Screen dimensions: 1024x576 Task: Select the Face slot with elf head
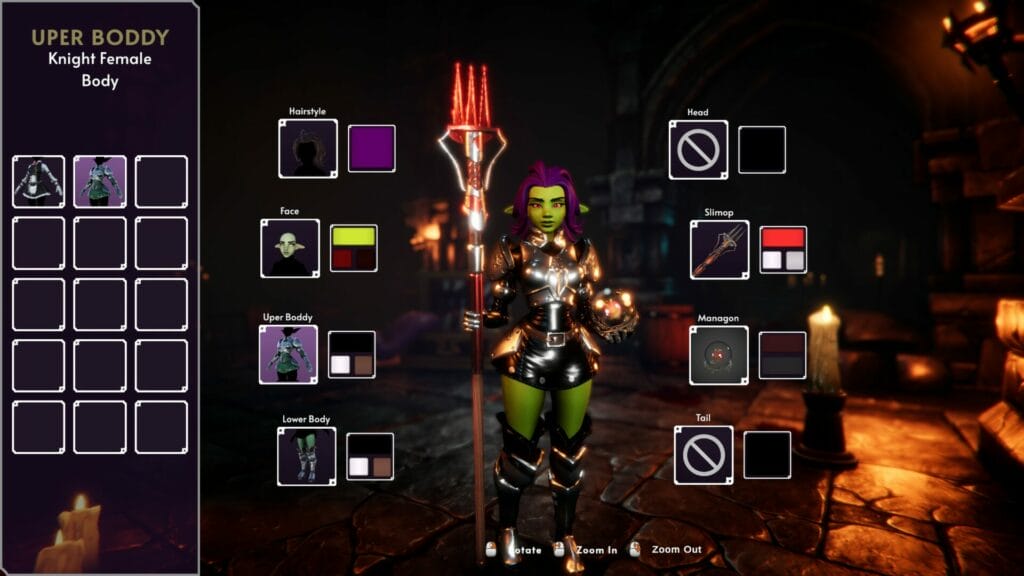tap(290, 248)
